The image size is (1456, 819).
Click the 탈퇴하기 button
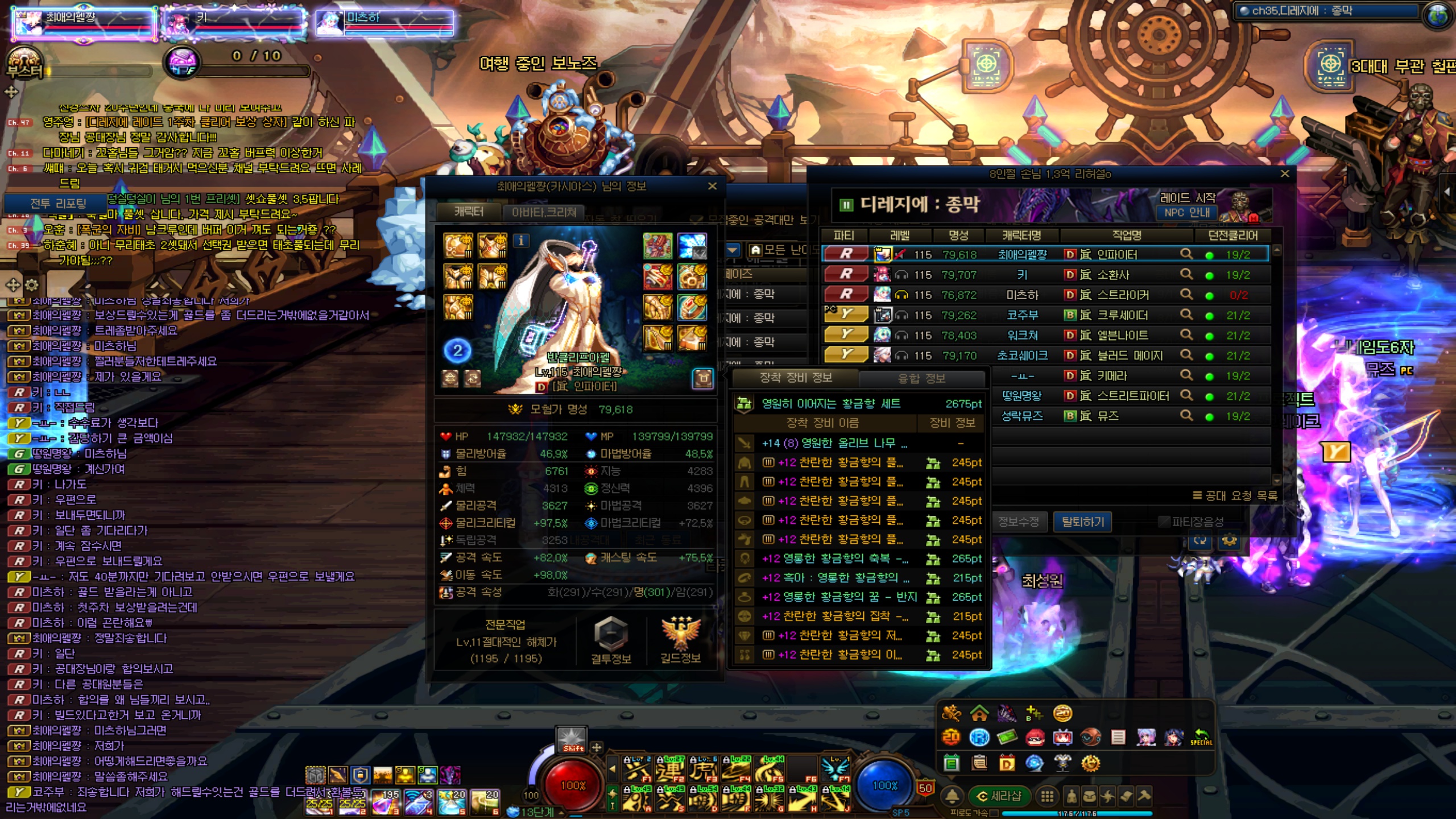[1082, 522]
